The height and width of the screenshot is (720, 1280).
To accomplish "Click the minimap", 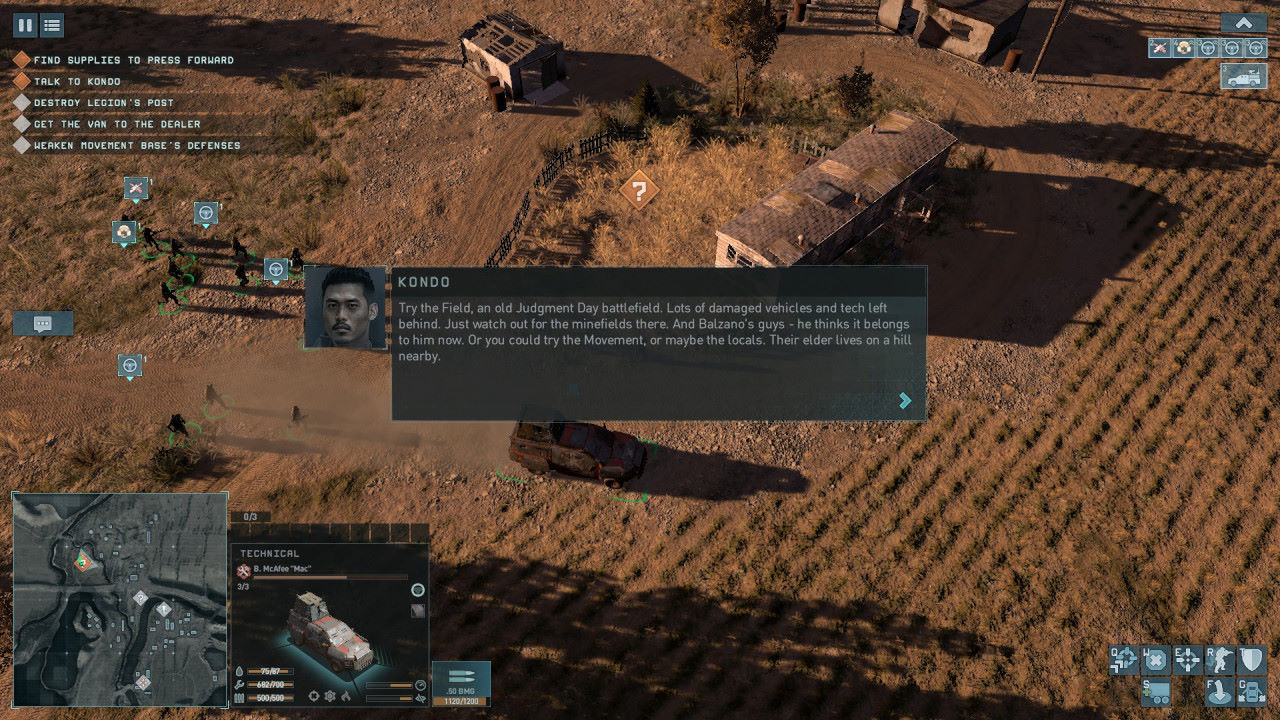I will [x=120, y=599].
